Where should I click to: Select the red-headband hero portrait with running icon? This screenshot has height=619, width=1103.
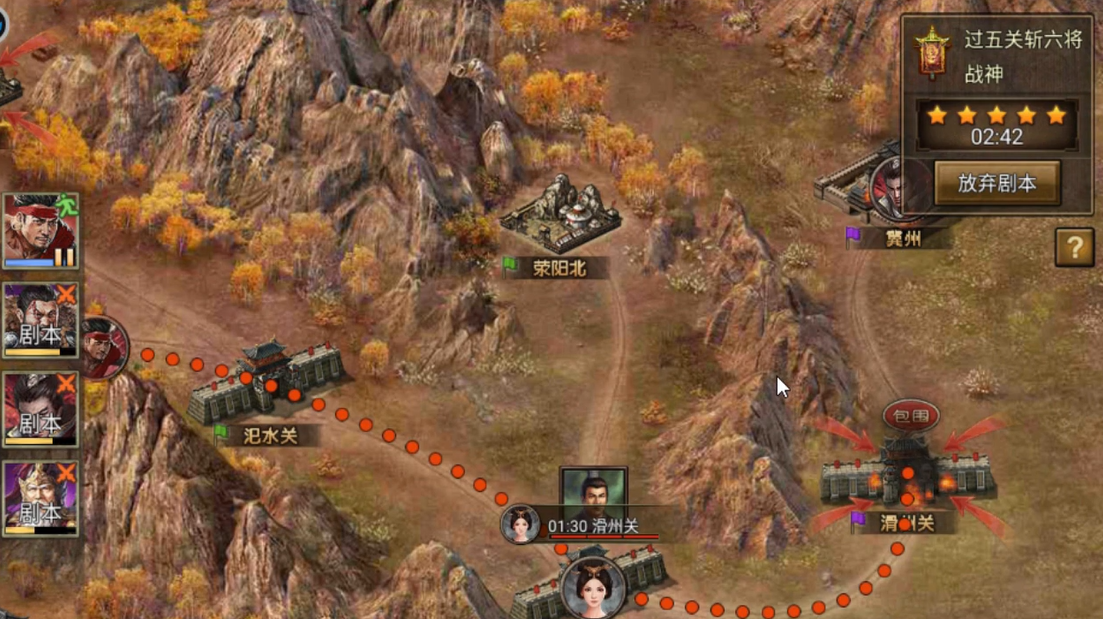[41, 231]
